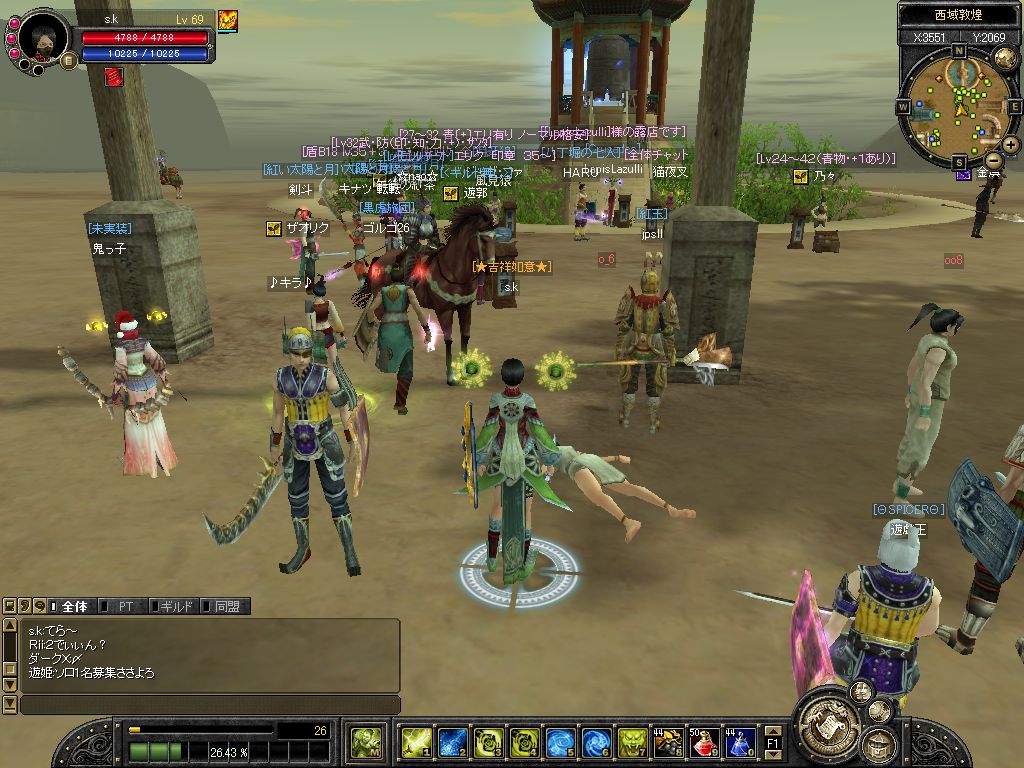Select the 同盟 chat tab
This screenshot has height=768, width=1024.
tap(224, 606)
